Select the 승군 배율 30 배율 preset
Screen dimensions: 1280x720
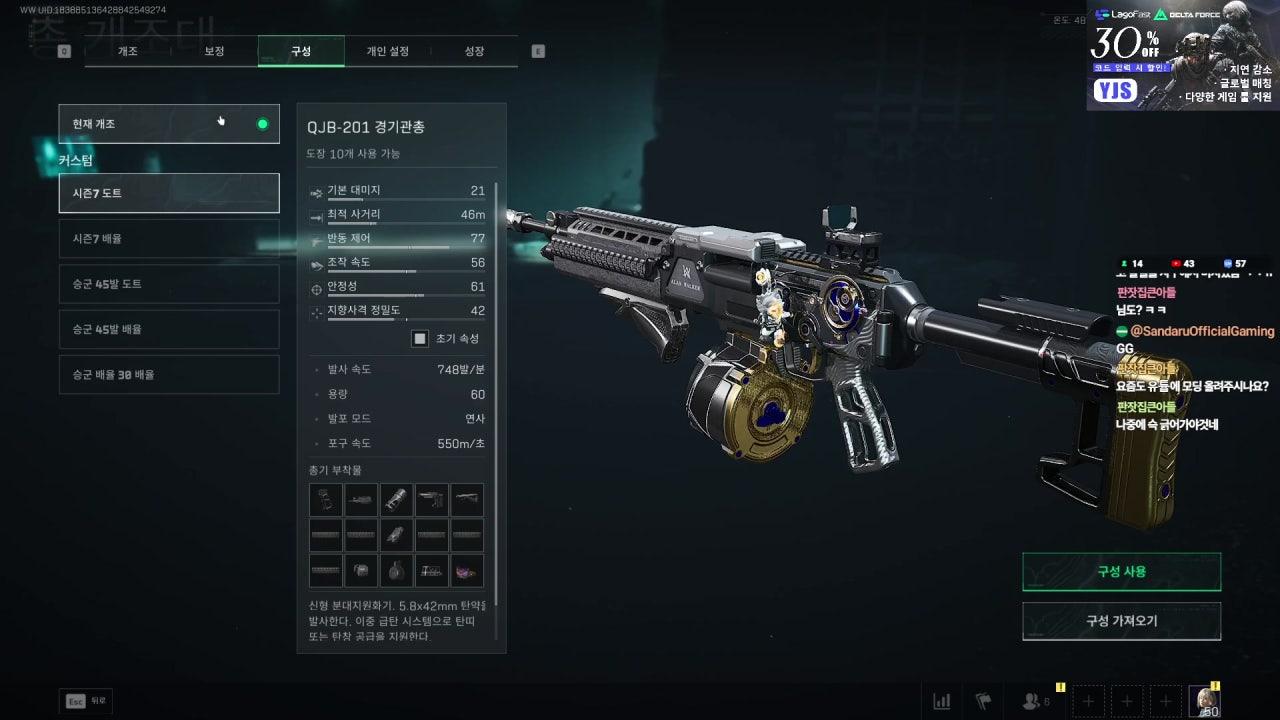click(168, 375)
